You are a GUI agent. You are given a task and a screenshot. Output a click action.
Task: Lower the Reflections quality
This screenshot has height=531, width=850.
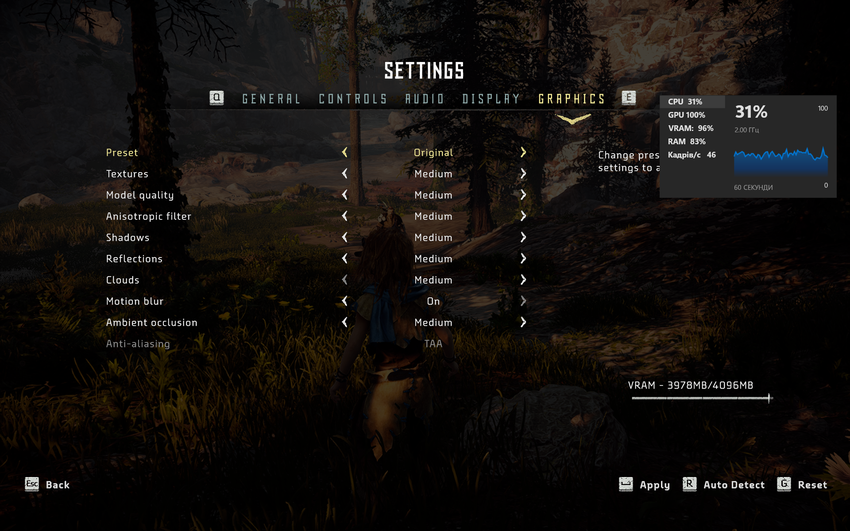tap(345, 259)
